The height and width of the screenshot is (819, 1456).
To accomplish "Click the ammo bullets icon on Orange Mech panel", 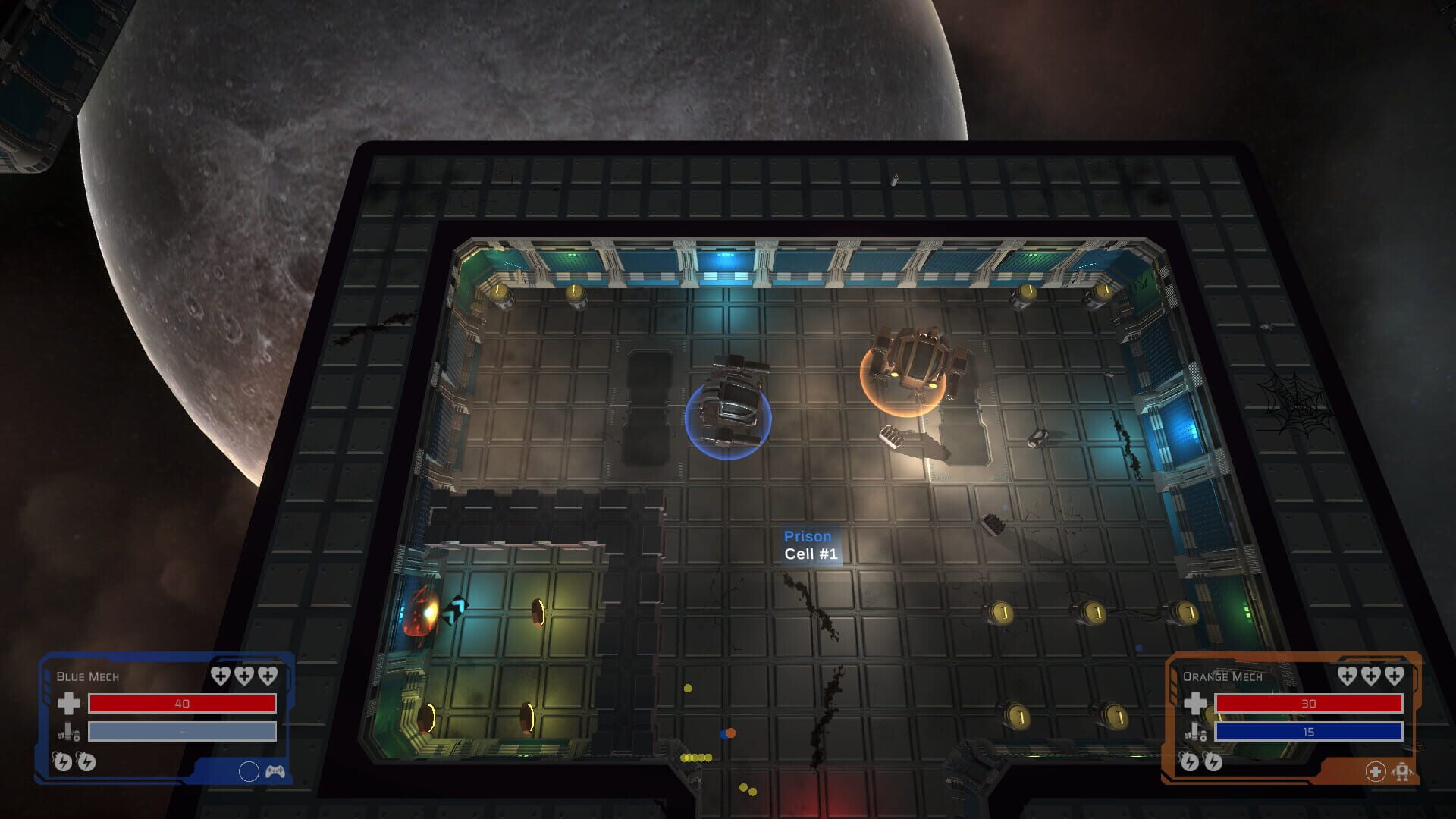I will [x=1195, y=731].
